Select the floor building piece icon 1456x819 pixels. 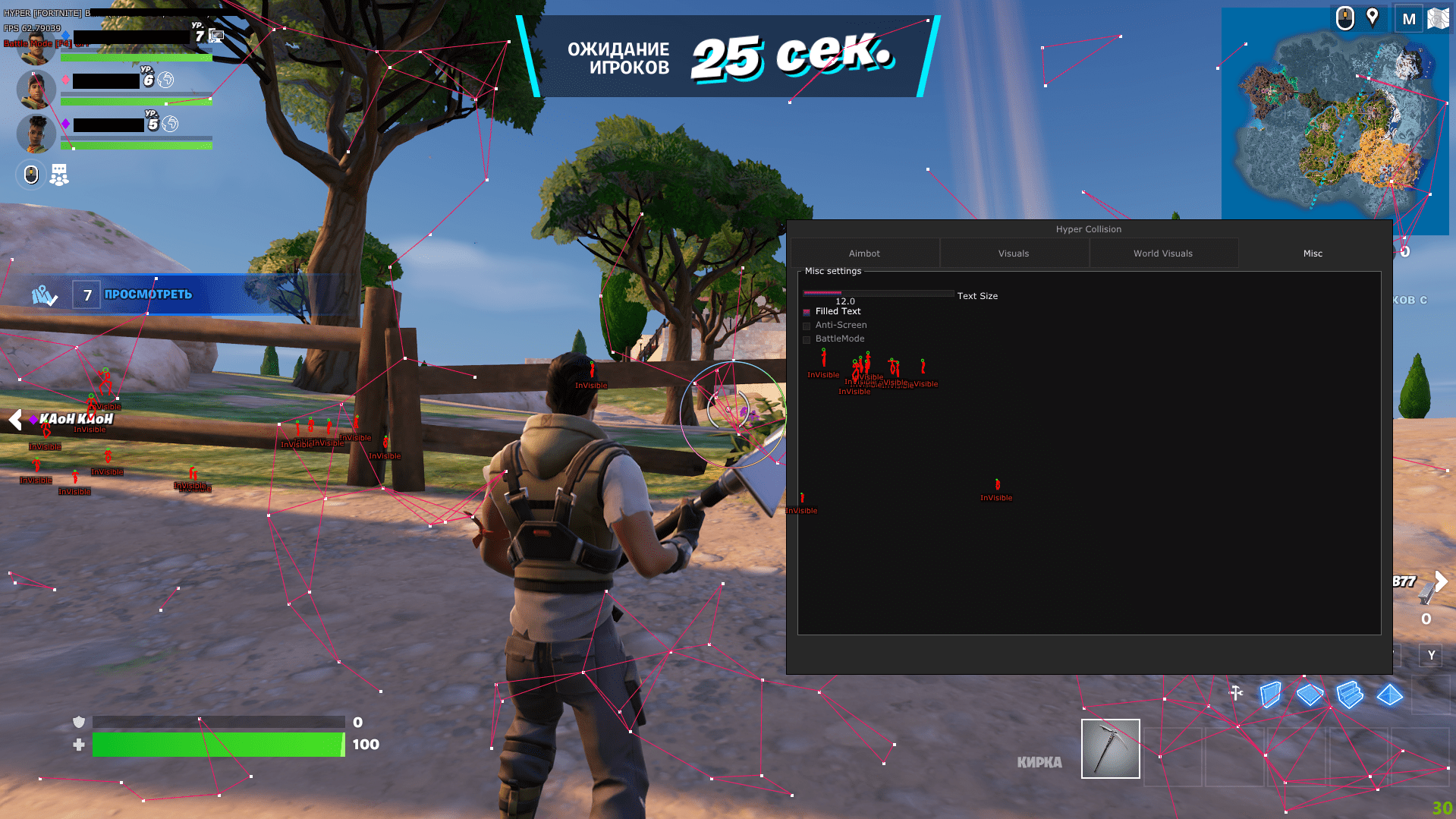(1310, 694)
